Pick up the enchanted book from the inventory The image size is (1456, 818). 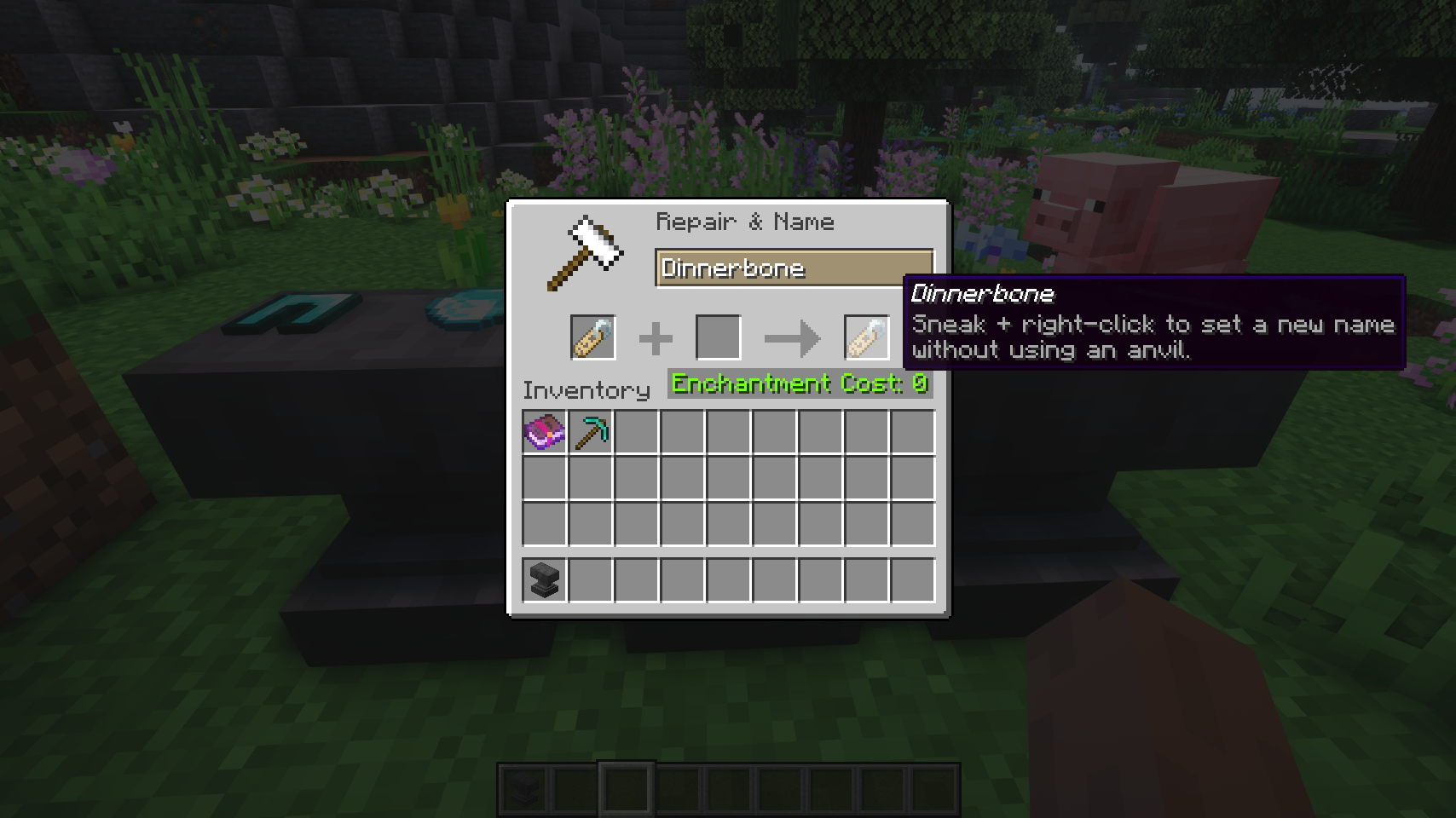[x=544, y=433]
